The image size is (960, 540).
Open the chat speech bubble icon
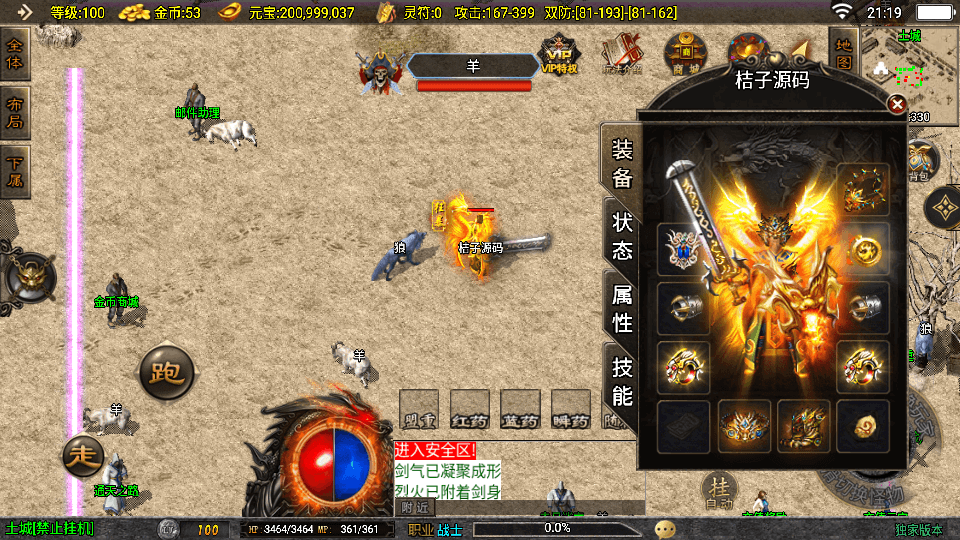(665, 528)
